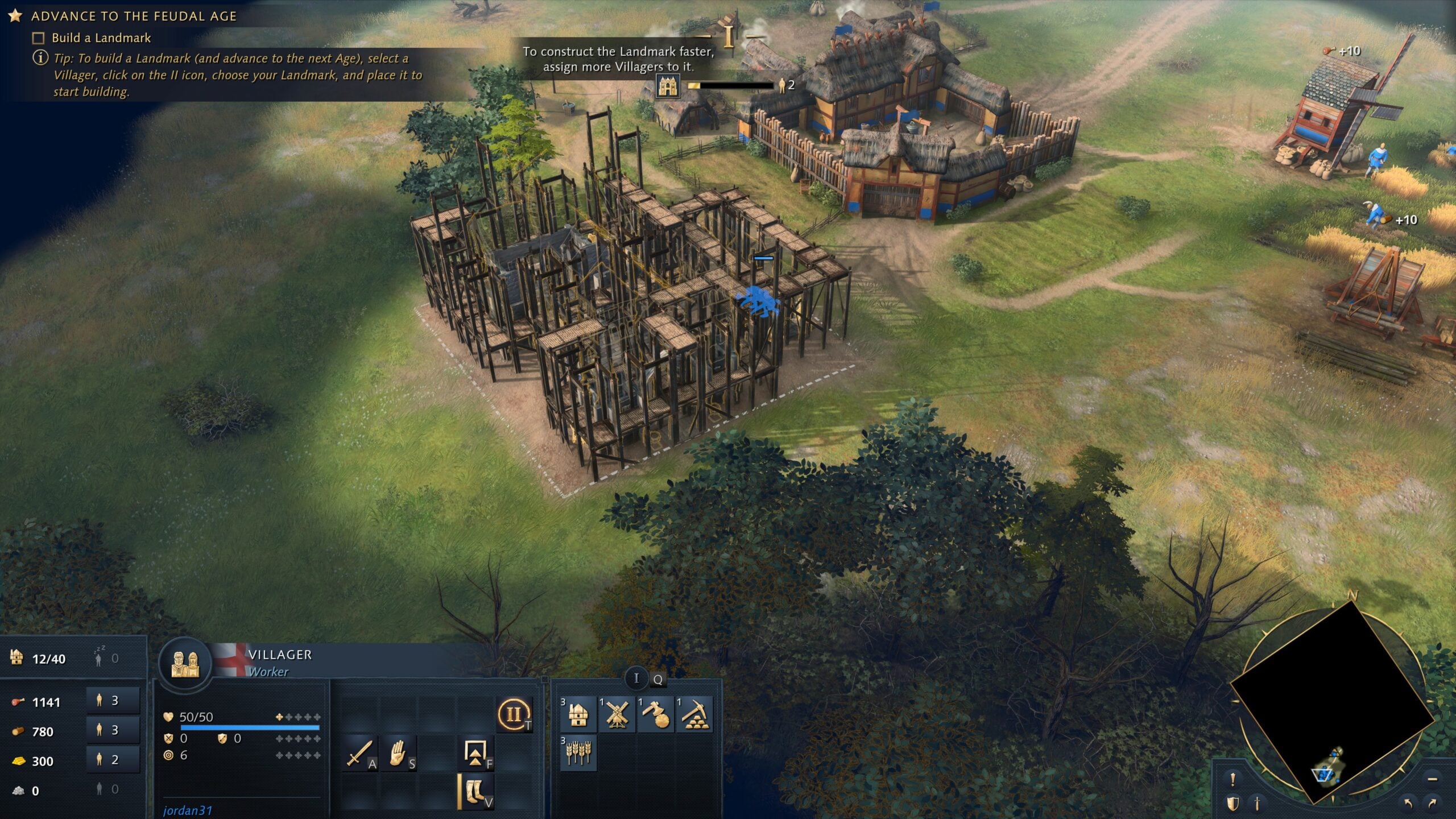Click the sword button beside the minimap
This screenshot has height=819, width=1456.
pos(1257,804)
